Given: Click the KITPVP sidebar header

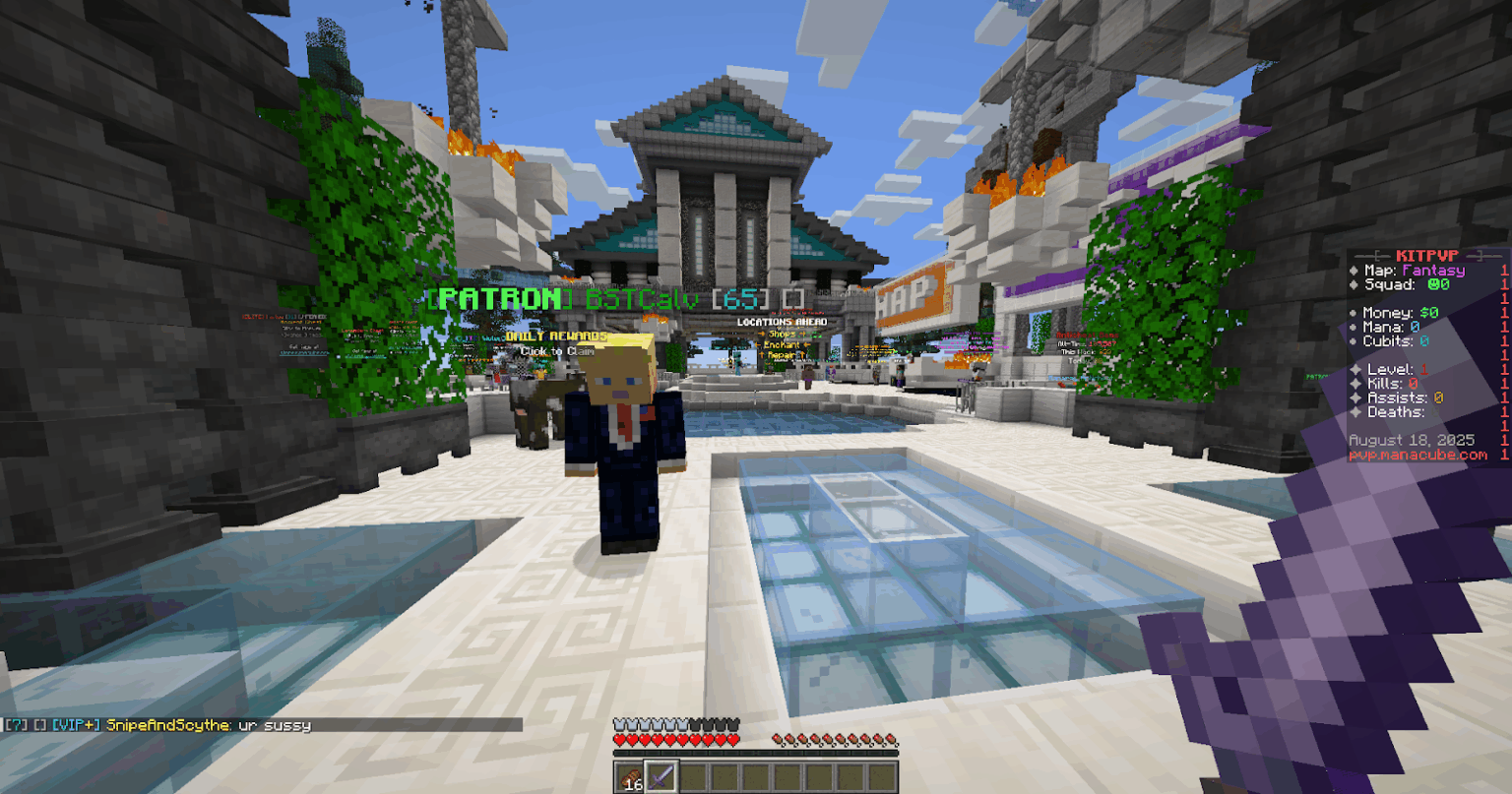Looking at the screenshot, I should (x=1425, y=254).
